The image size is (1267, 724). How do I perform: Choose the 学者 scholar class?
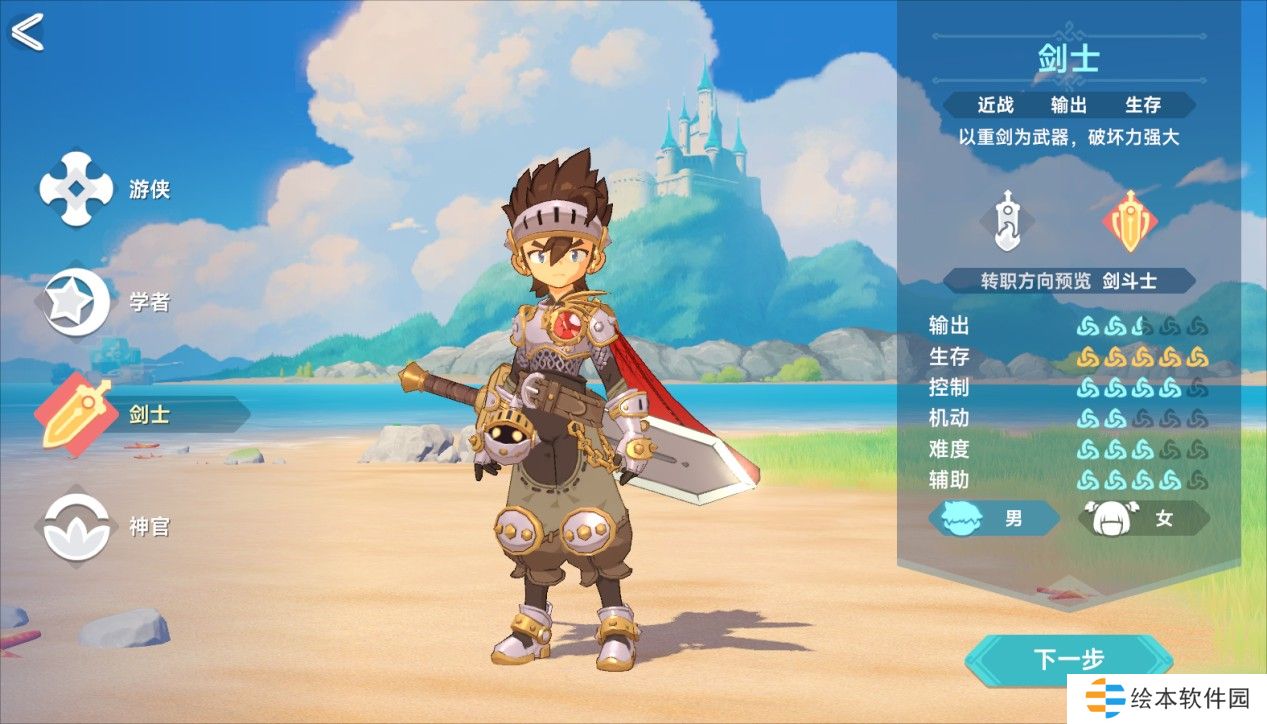click(x=78, y=302)
